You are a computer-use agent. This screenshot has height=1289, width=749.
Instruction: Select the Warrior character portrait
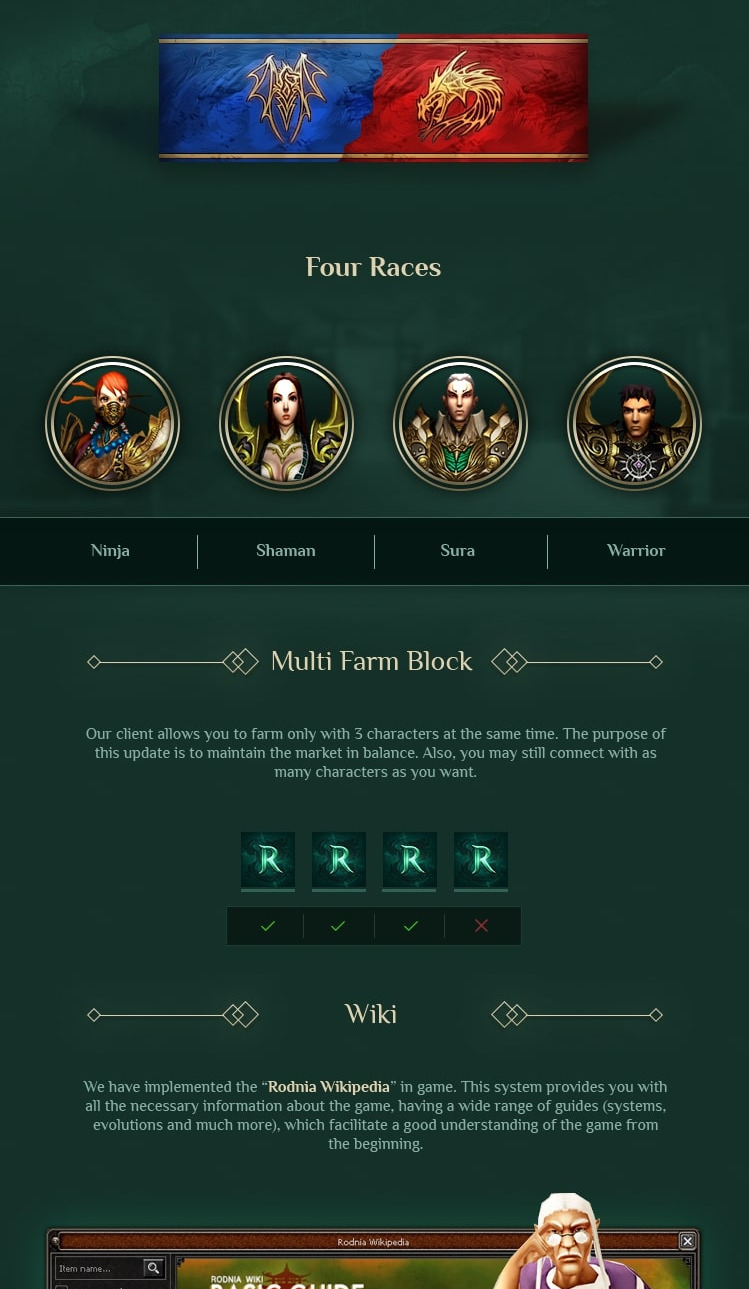[x=634, y=424]
